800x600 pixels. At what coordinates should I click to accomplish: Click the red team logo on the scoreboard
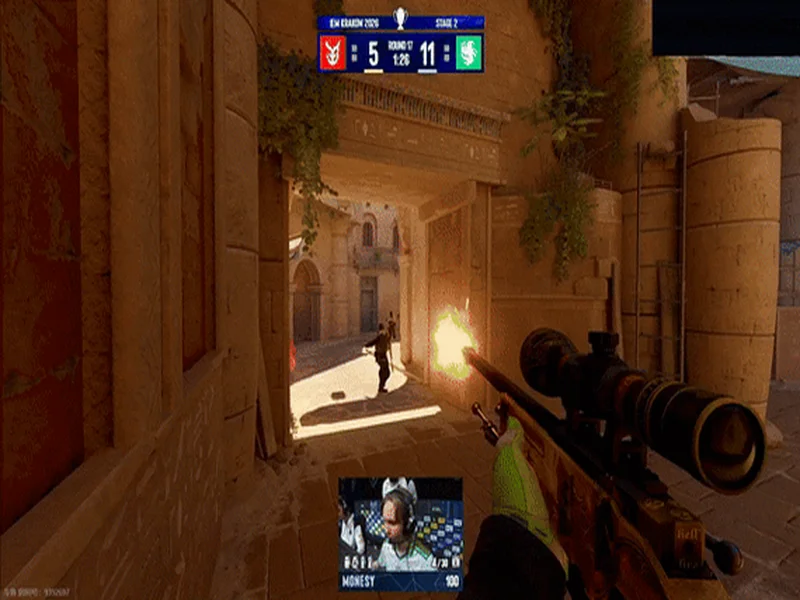click(x=333, y=52)
